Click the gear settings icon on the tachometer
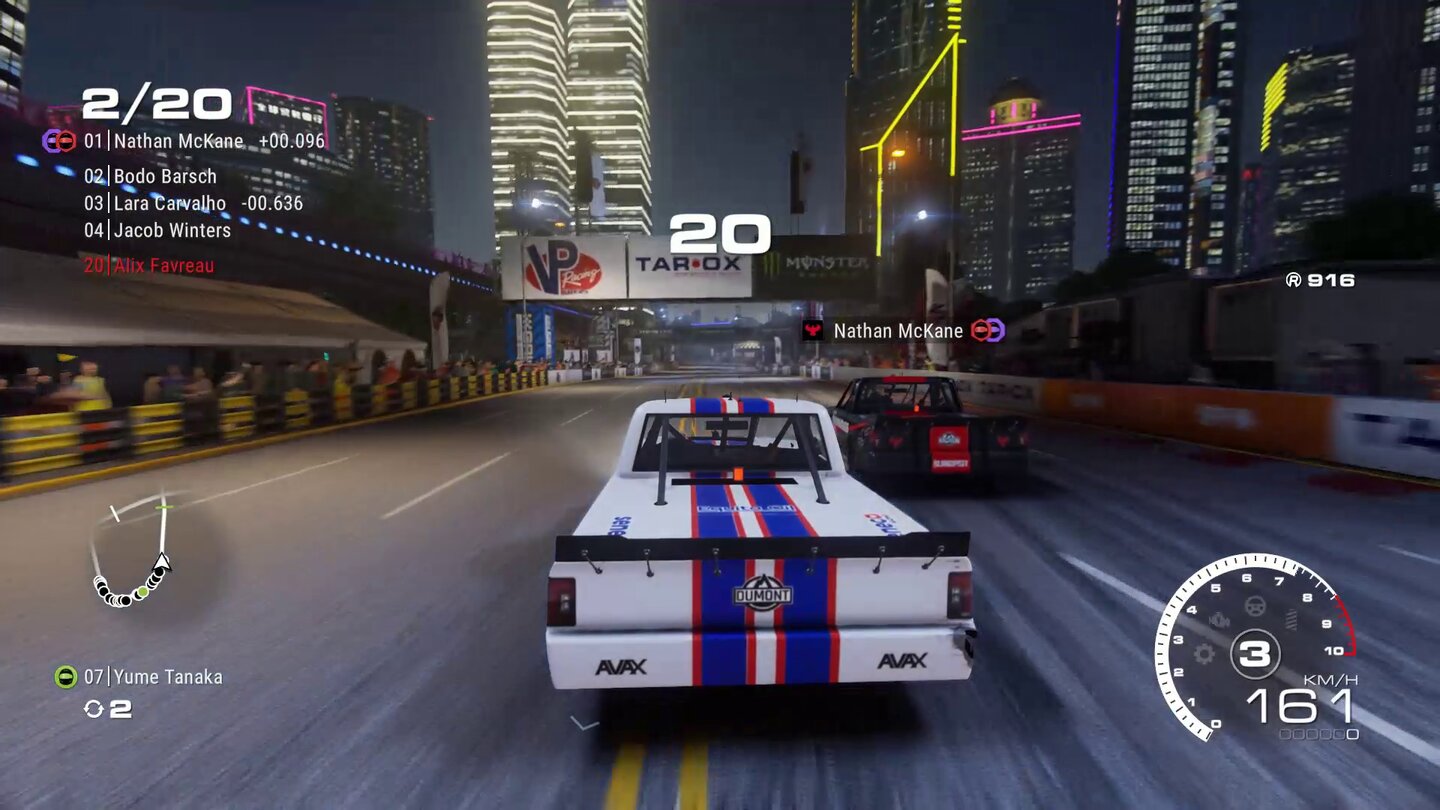This screenshot has height=810, width=1440. [x=1203, y=654]
